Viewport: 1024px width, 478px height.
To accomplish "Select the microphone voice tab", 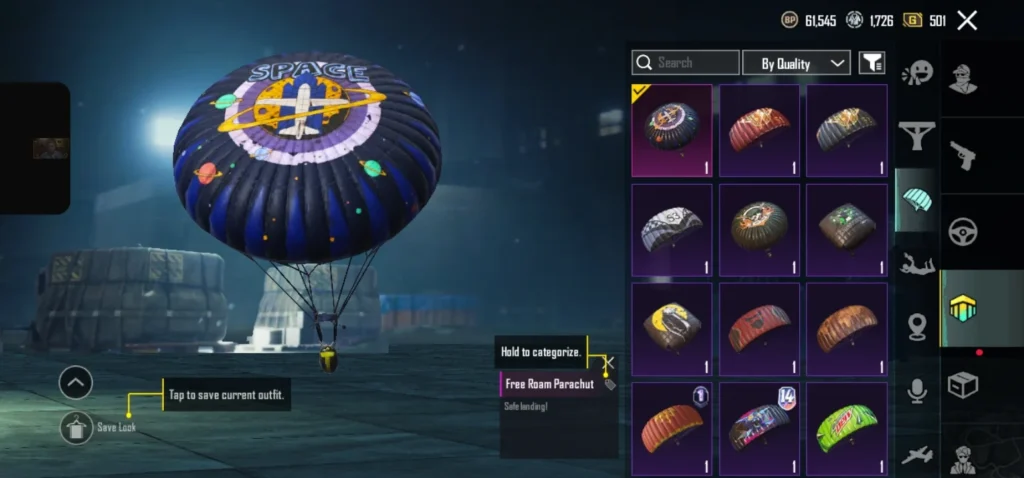I will [916, 391].
